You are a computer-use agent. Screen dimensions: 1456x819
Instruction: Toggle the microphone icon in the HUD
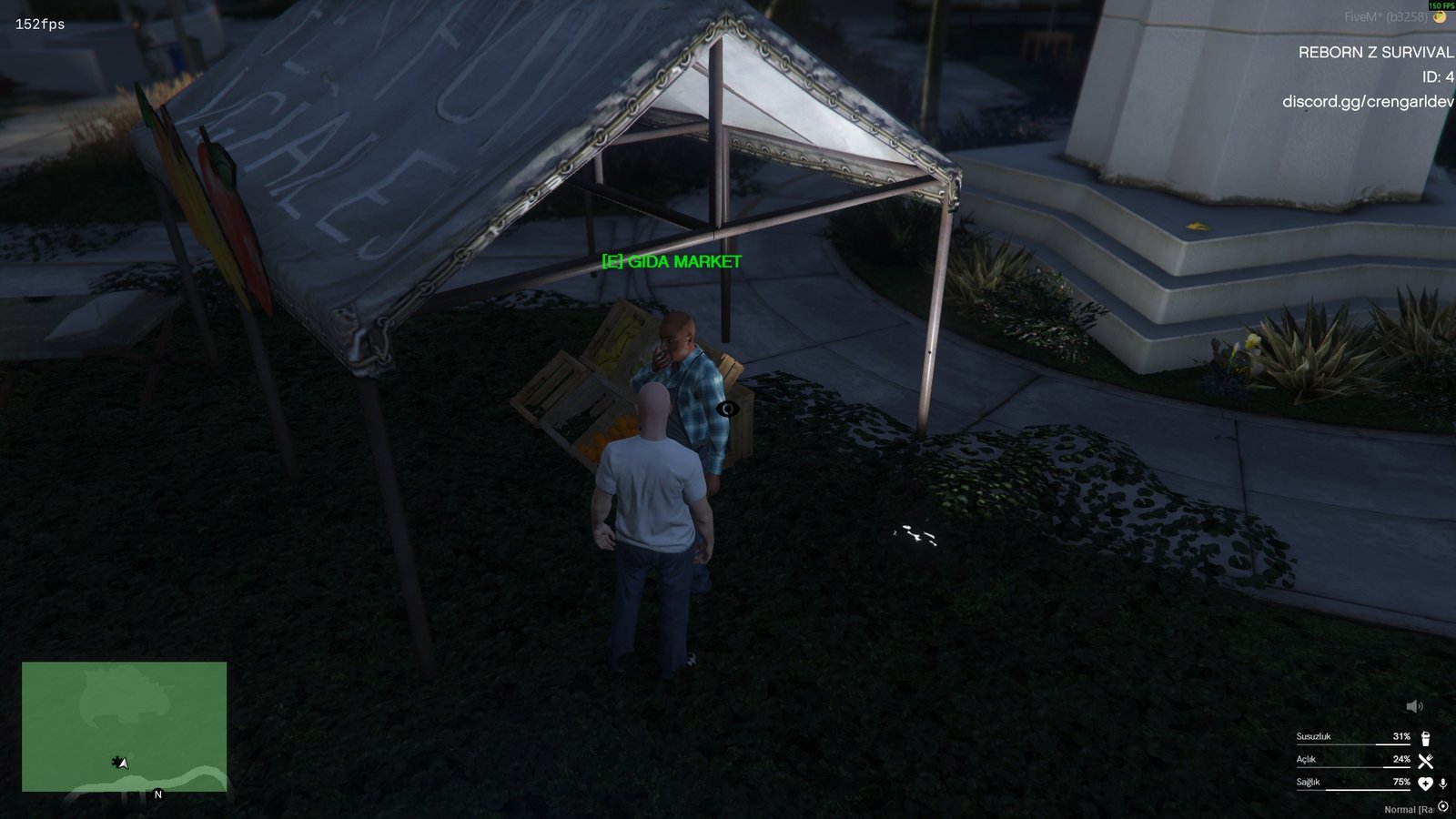pos(1441,784)
